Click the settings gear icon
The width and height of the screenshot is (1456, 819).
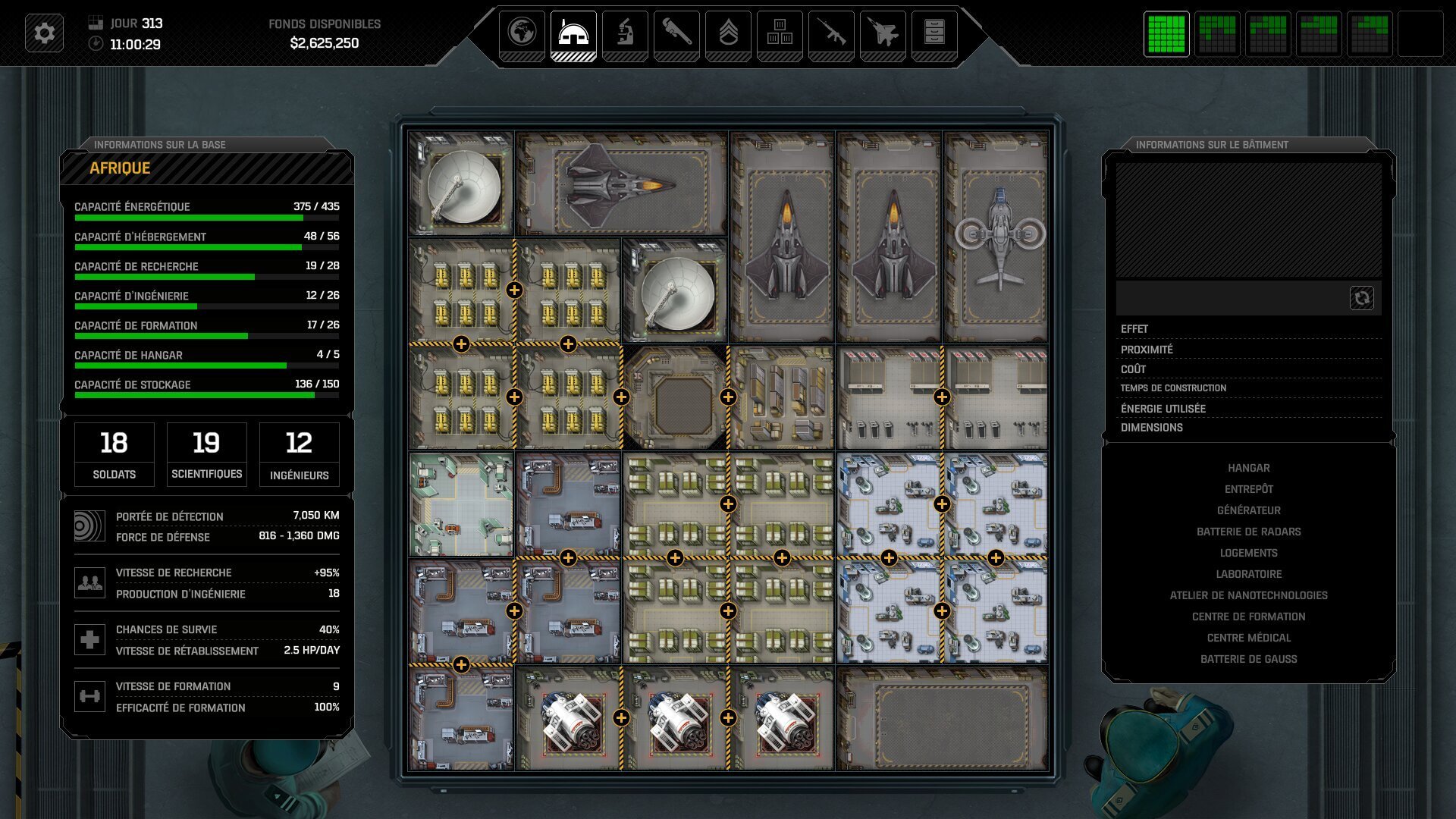click(45, 33)
